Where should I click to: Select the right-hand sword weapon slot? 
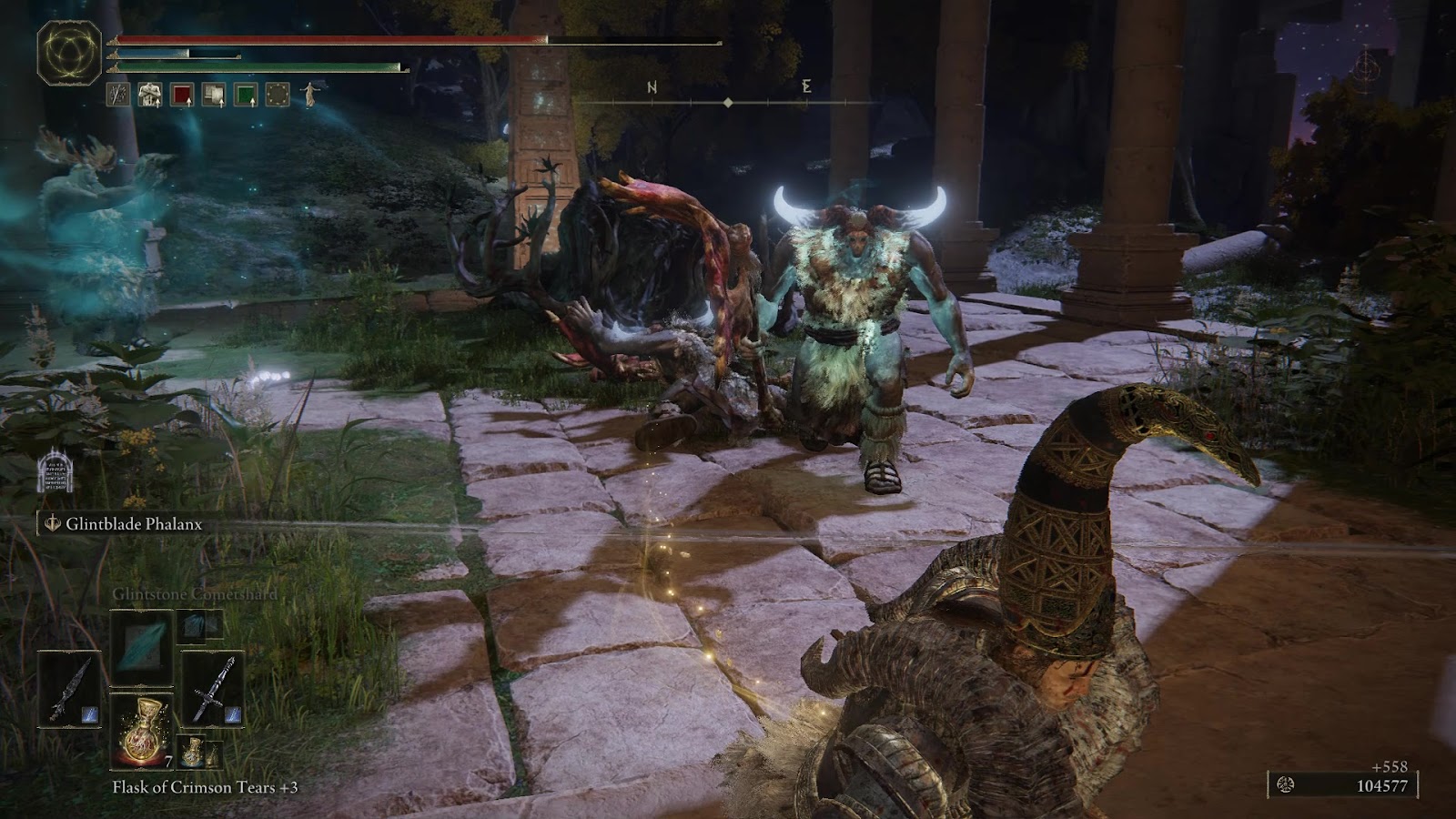pyautogui.click(x=212, y=689)
